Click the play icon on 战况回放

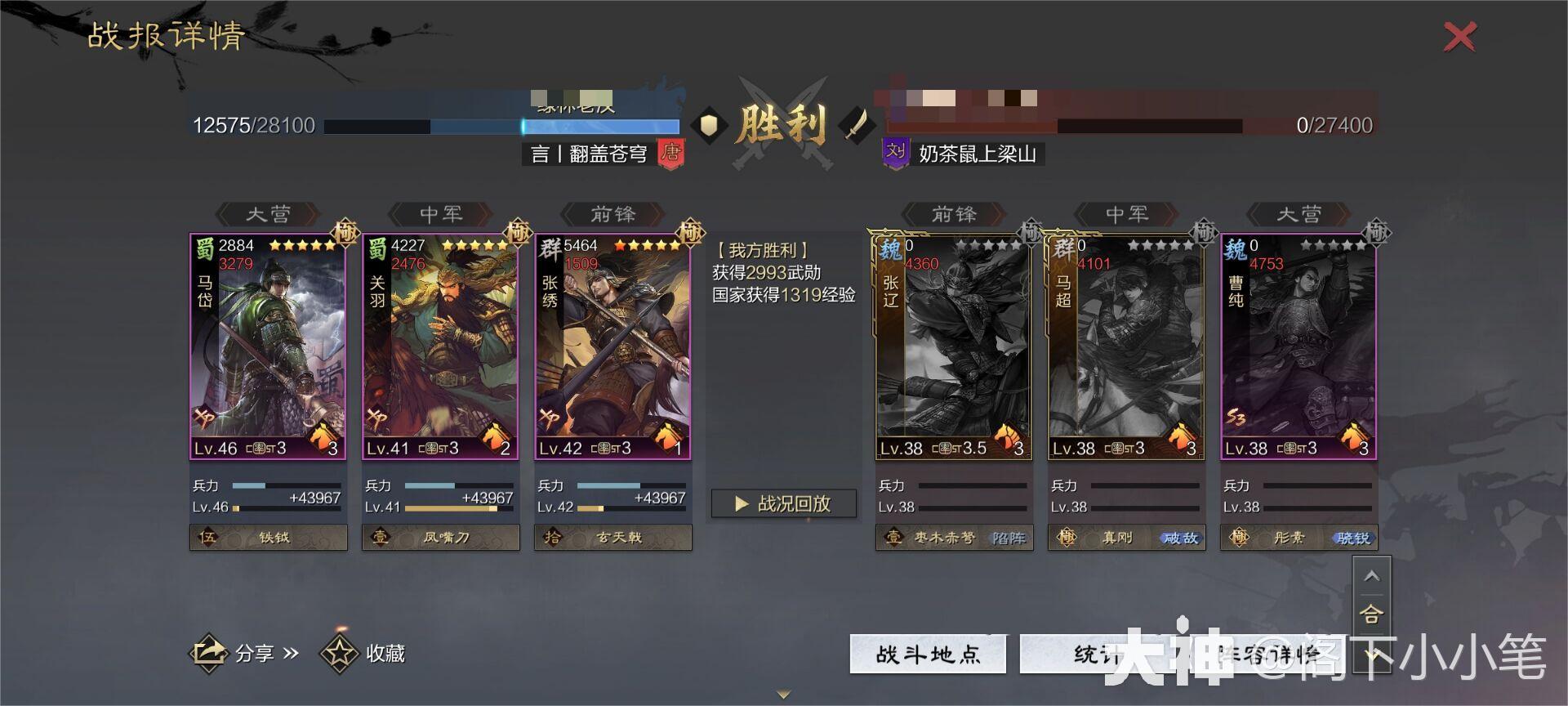(742, 504)
